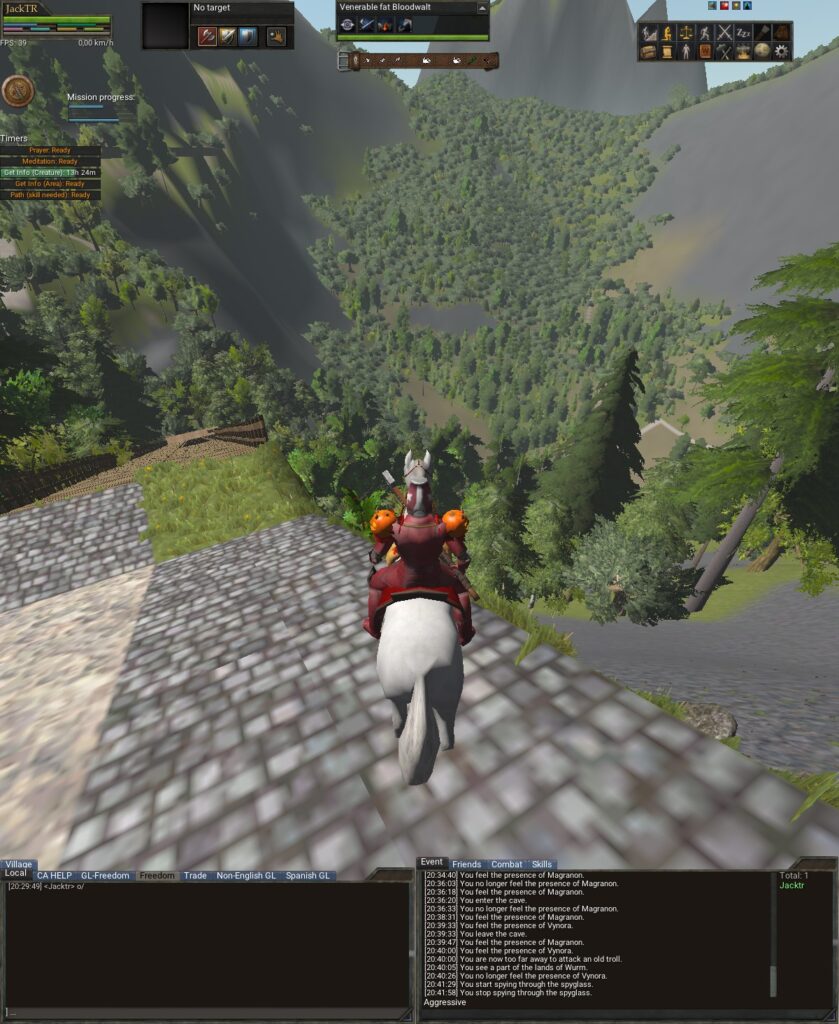Open the Friends tab
Viewport: 839px width, 1024px height.
[x=466, y=864]
